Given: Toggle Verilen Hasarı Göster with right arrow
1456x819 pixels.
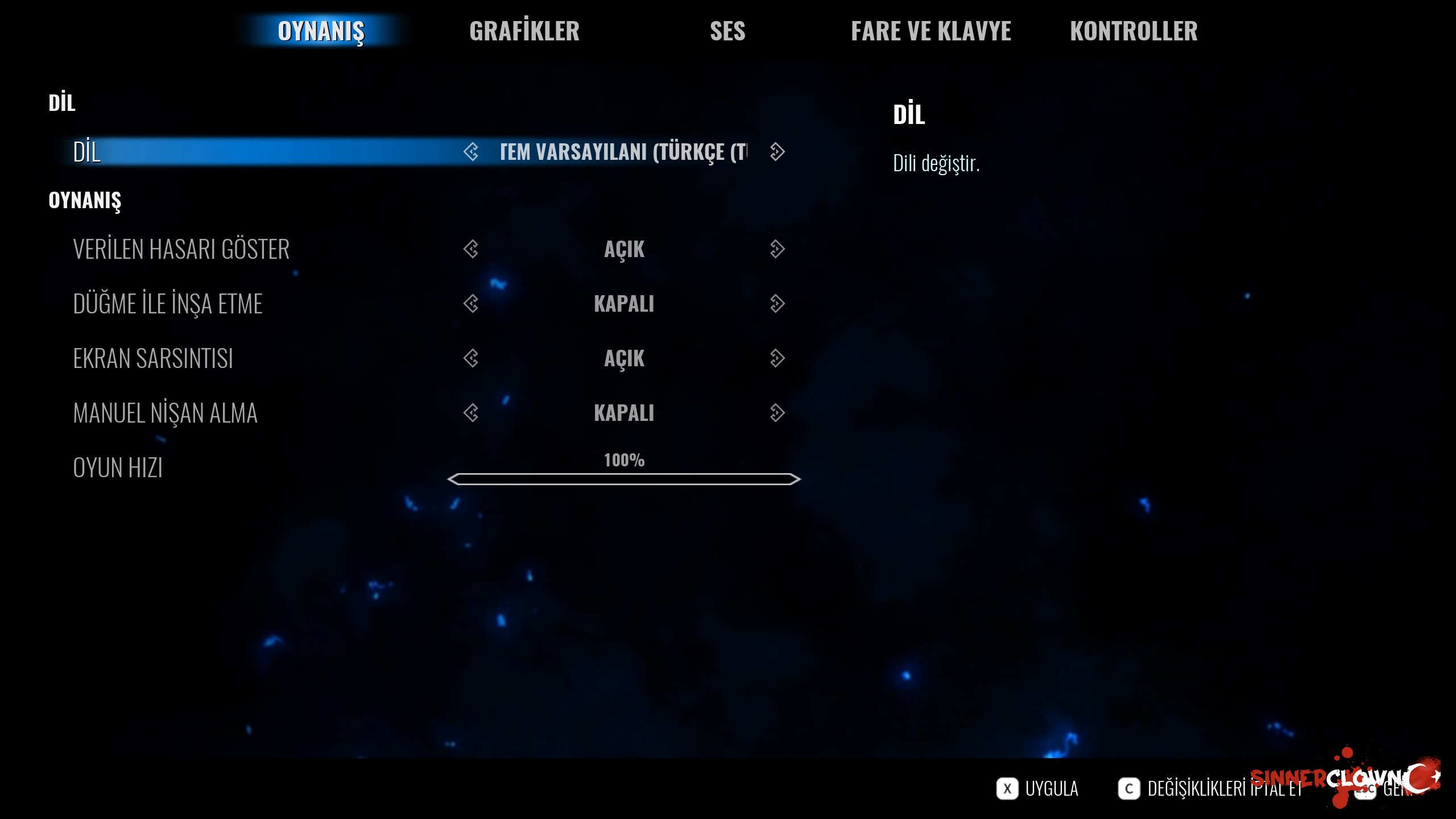Looking at the screenshot, I should [x=777, y=249].
